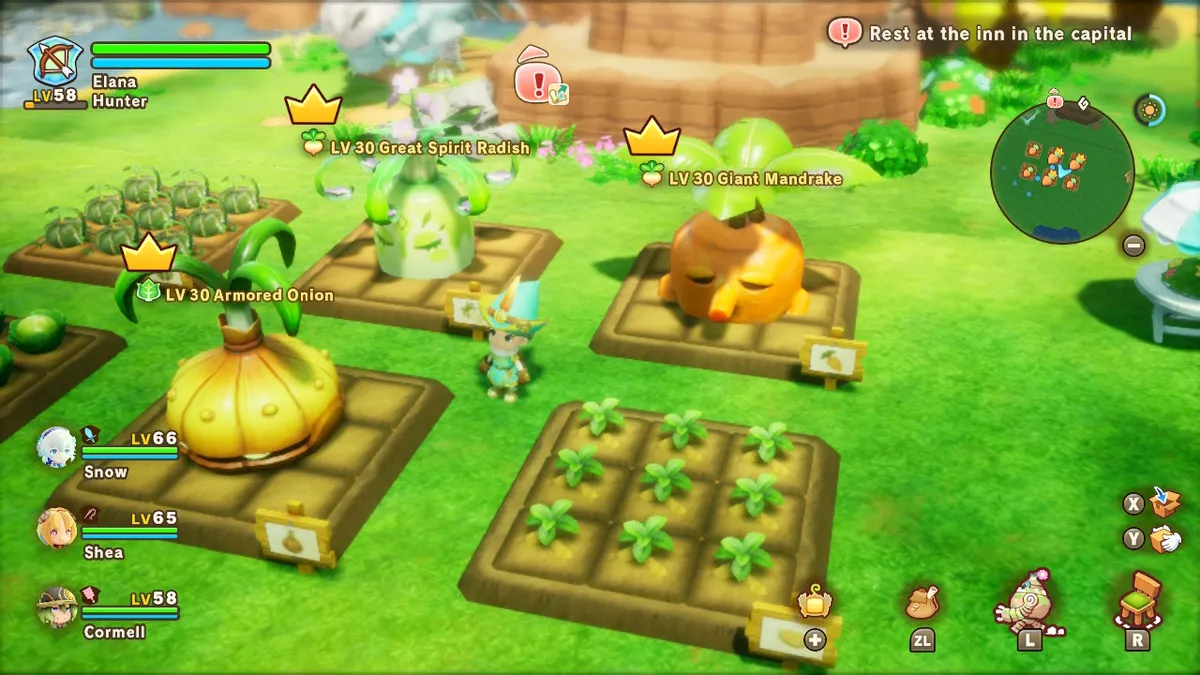
Task: Choose Shea's party portrait
Action: pos(57,527)
